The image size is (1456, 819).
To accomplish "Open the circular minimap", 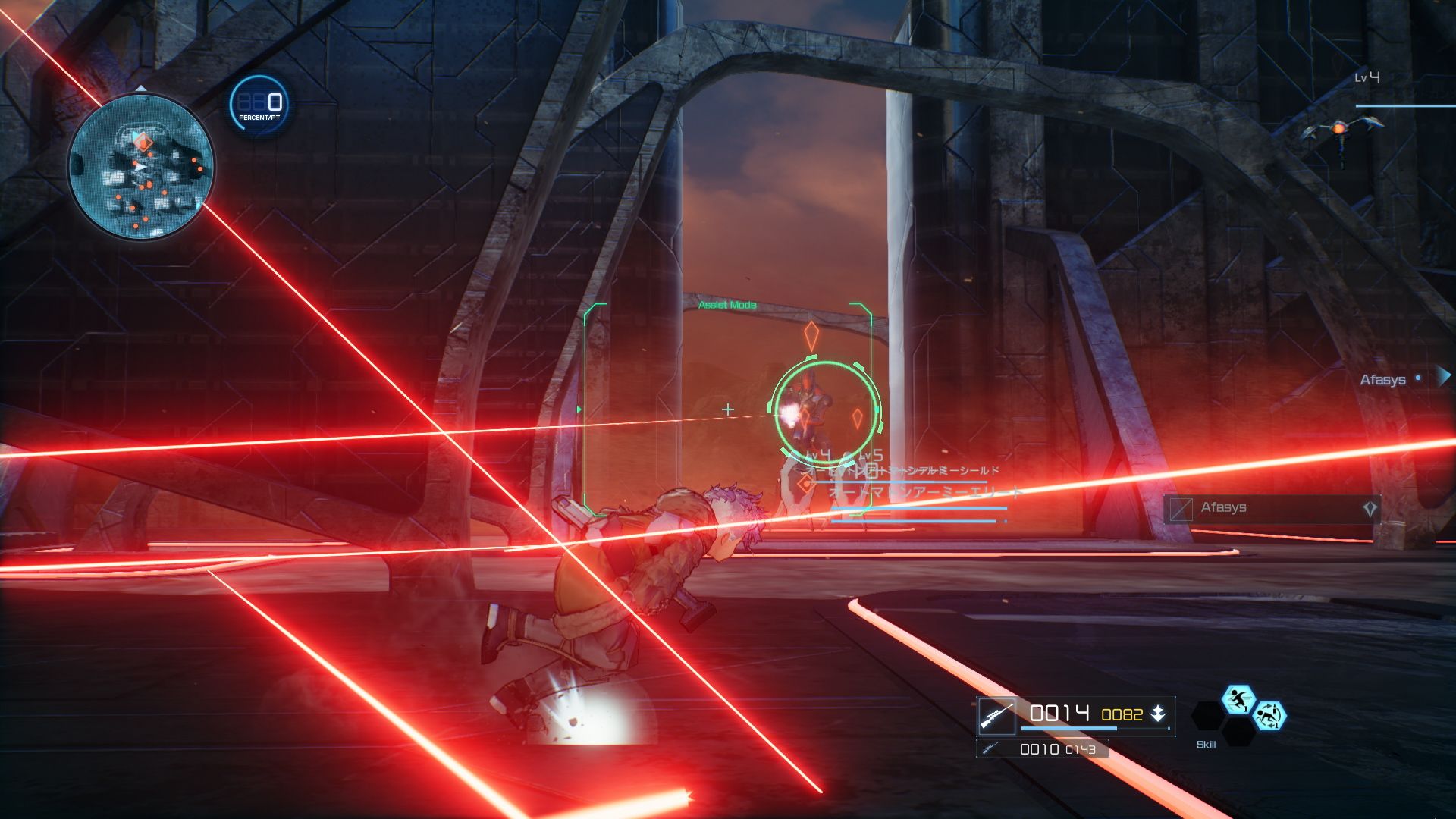I will pyautogui.click(x=141, y=165).
